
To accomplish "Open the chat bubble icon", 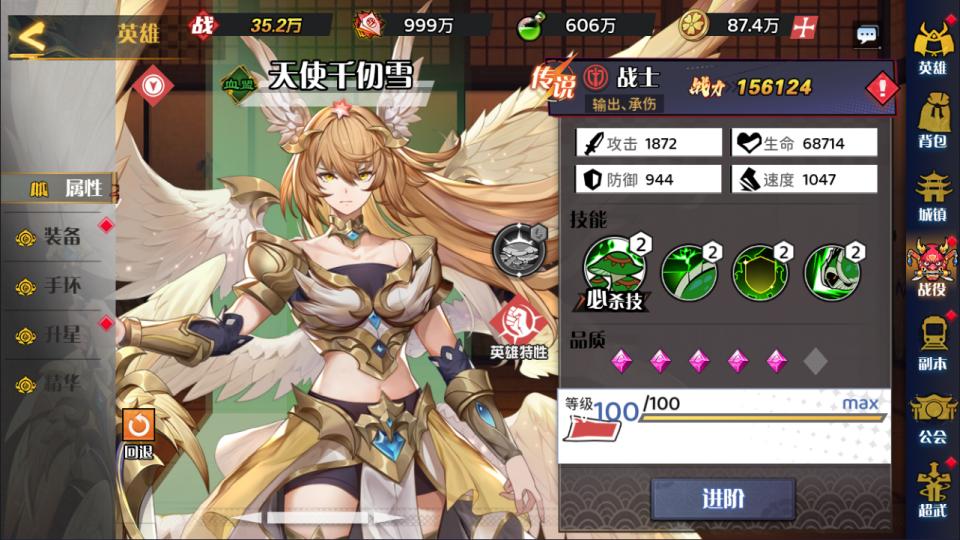I will (x=867, y=35).
